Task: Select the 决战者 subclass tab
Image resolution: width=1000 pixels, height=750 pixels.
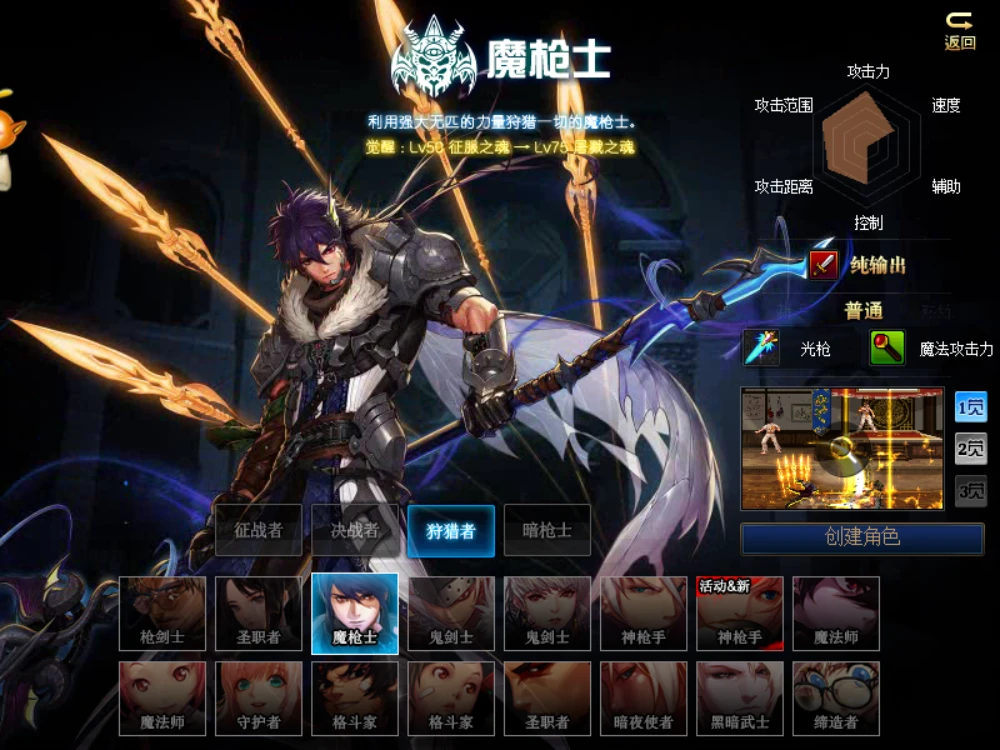Action: (355, 530)
